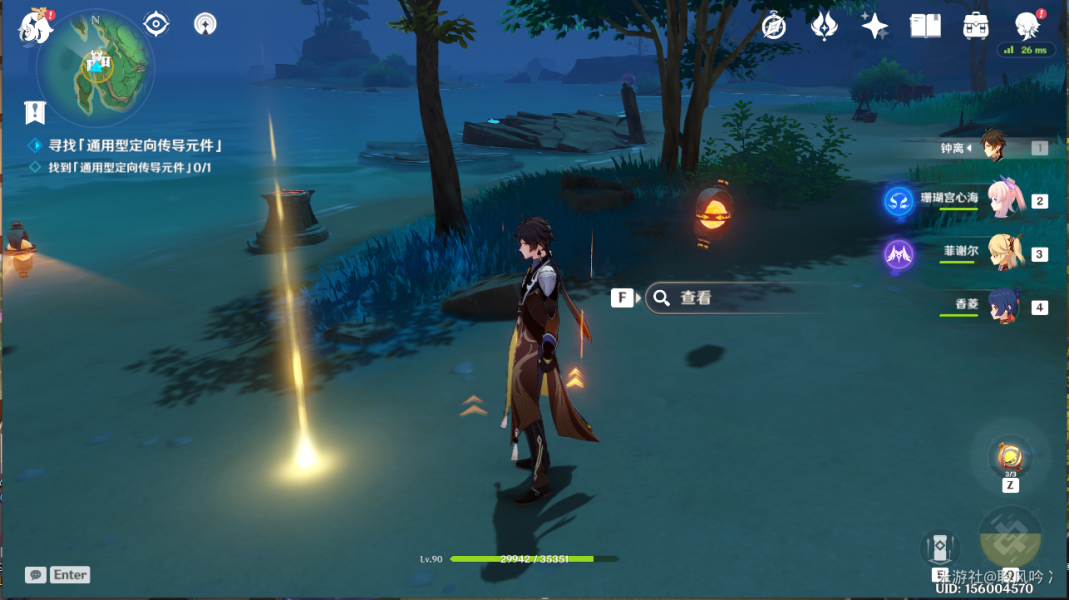Image resolution: width=1069 pixels, height=600 pixels.
Task: Open the four-pointed star icon
Action: pos(875,26)
